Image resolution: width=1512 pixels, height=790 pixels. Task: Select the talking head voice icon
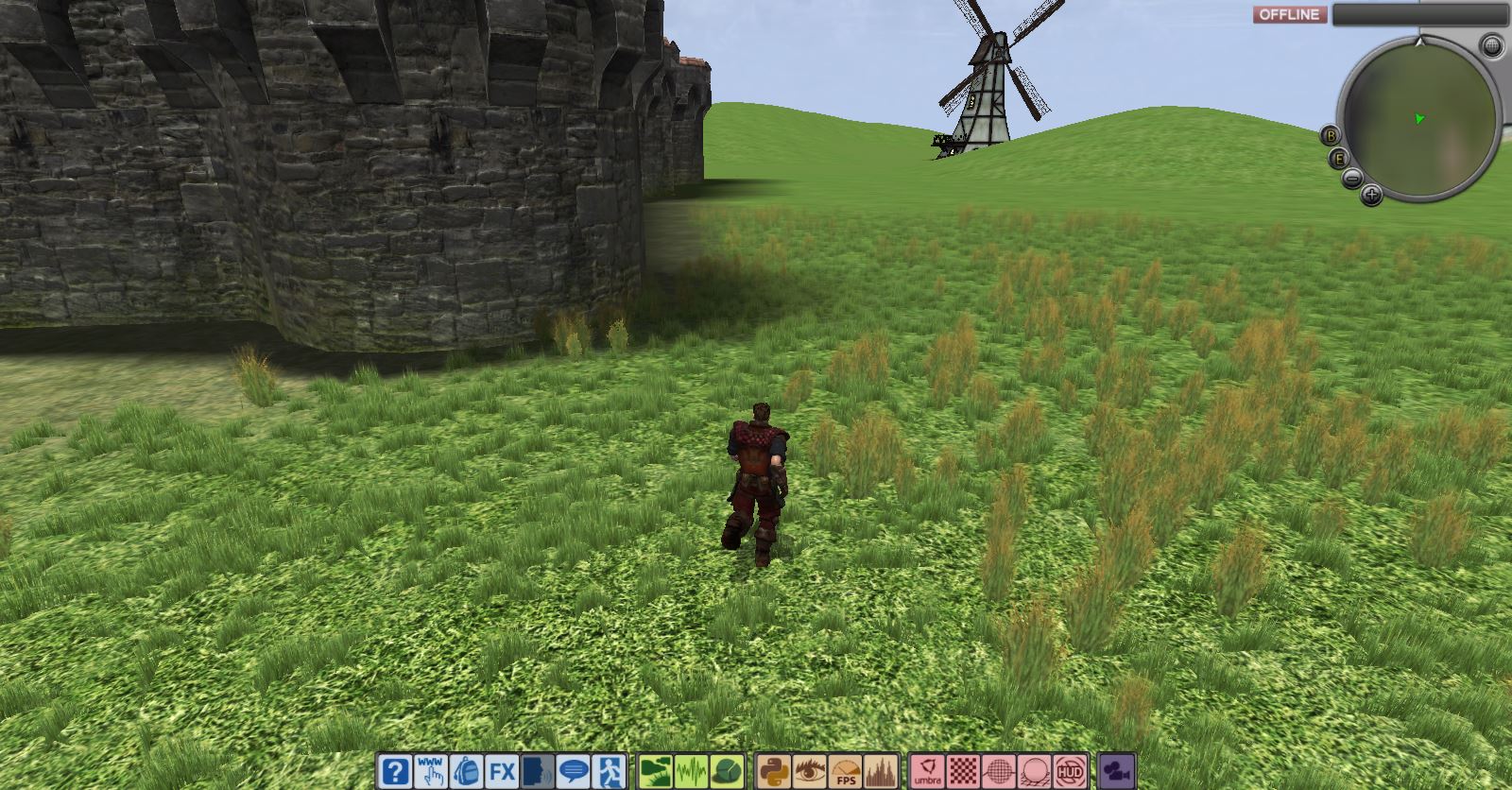click(x=538, y=771)
